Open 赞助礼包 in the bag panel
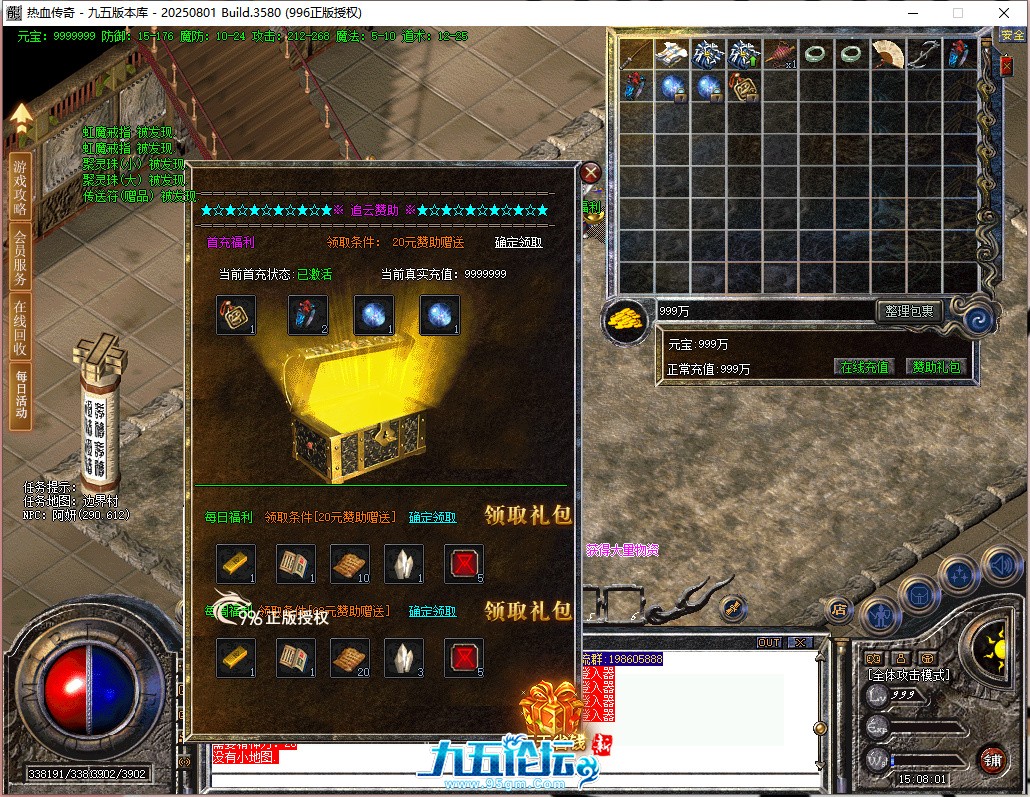The width and height of the screenshot is (1030, 797). tap(936, 367)
